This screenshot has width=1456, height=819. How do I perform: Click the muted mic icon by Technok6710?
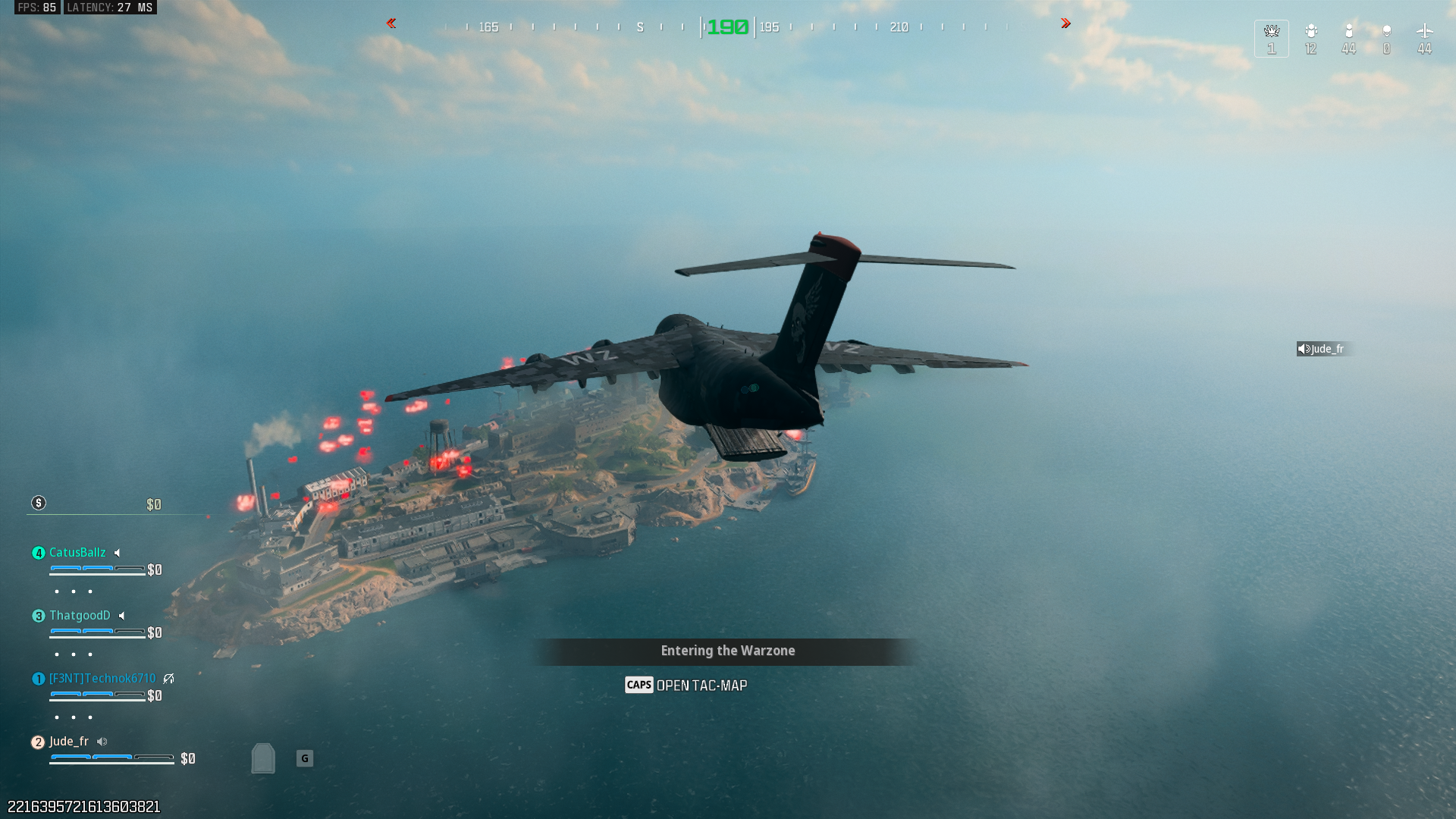[168, 679]
